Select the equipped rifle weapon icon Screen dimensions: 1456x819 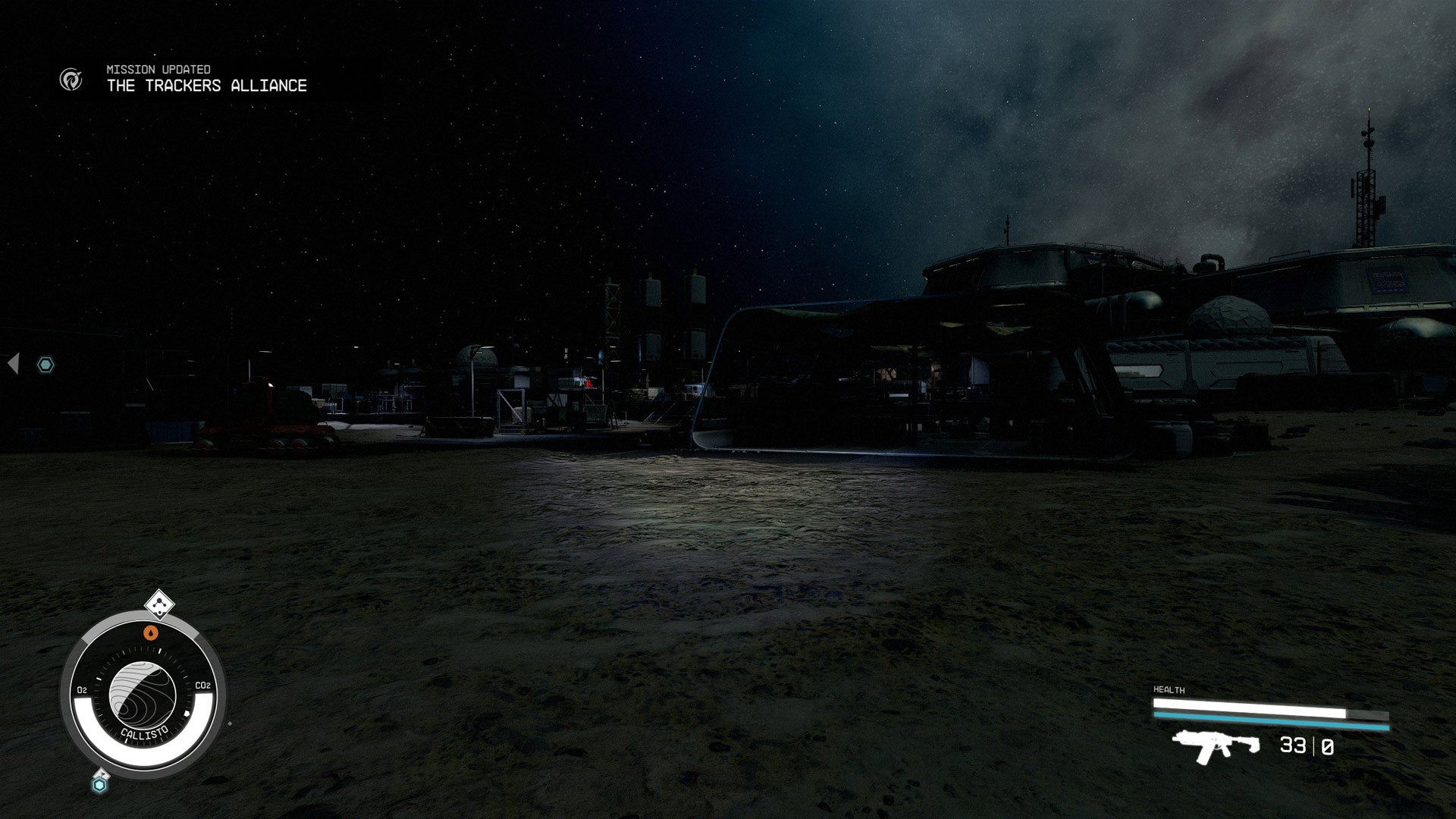[x=1215, y=745]
